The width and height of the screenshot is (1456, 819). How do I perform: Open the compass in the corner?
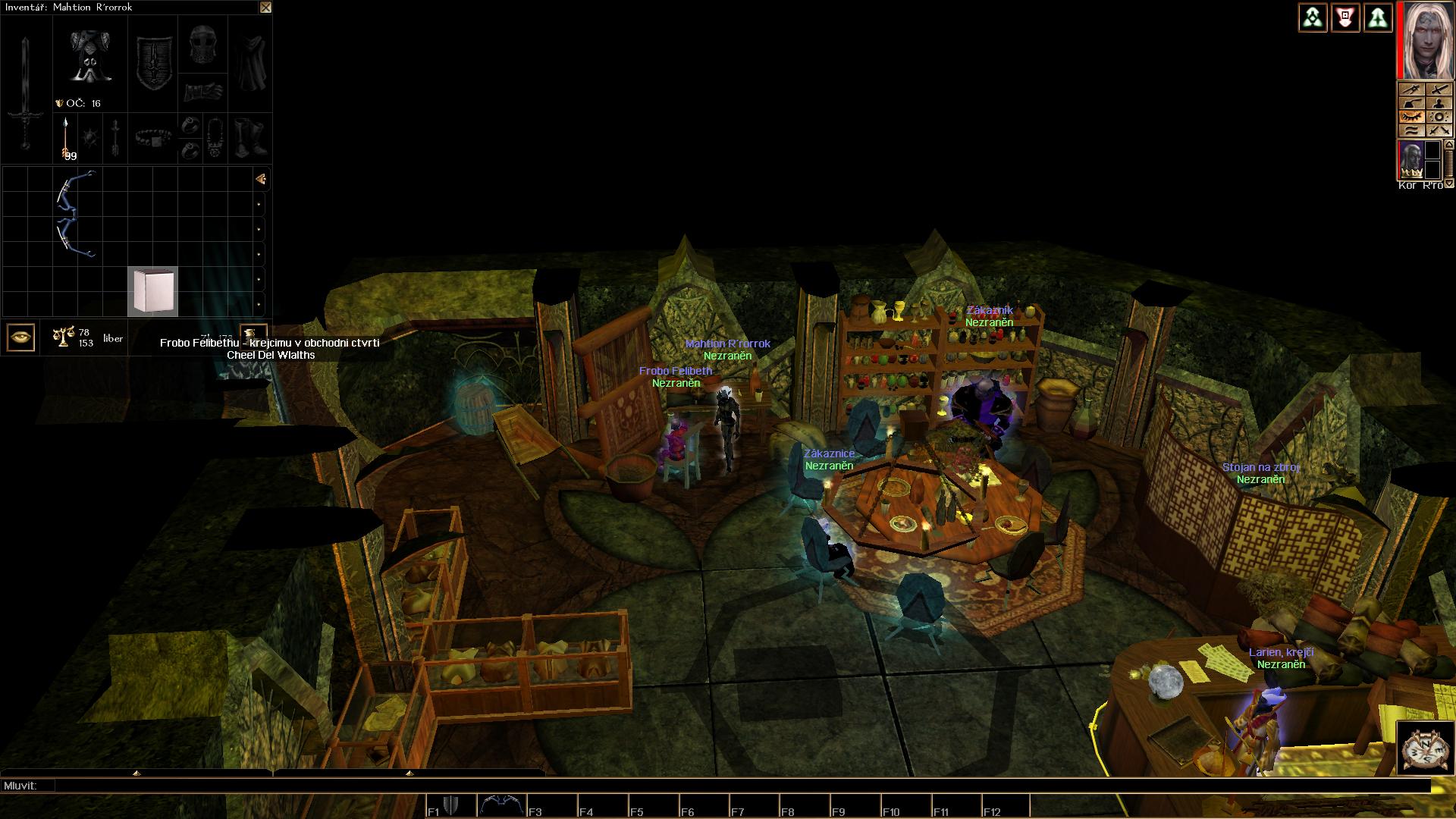[x=1423, y=751]
